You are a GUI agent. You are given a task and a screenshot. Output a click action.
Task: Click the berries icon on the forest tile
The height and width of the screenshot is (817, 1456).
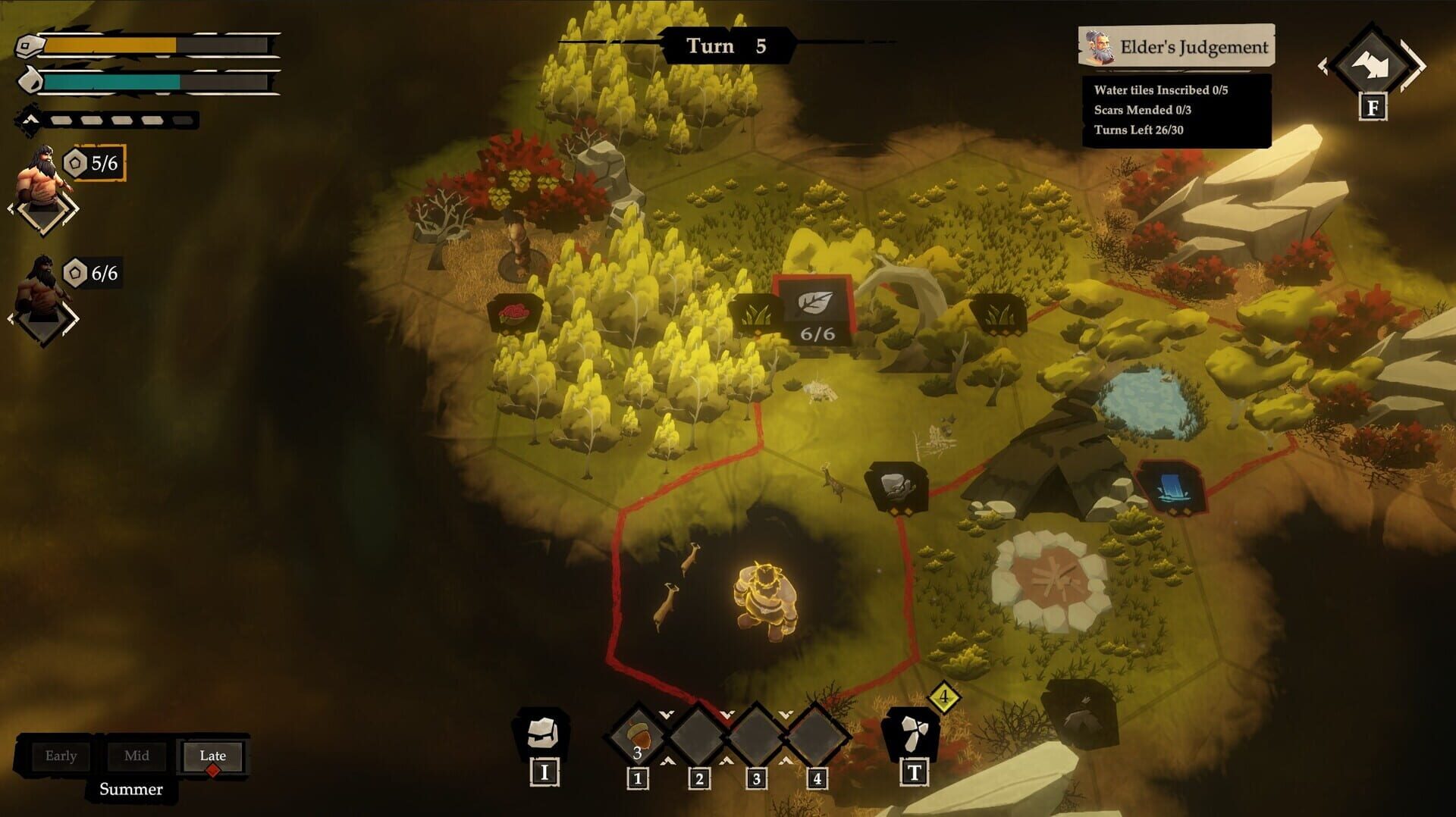click(516, 311)
